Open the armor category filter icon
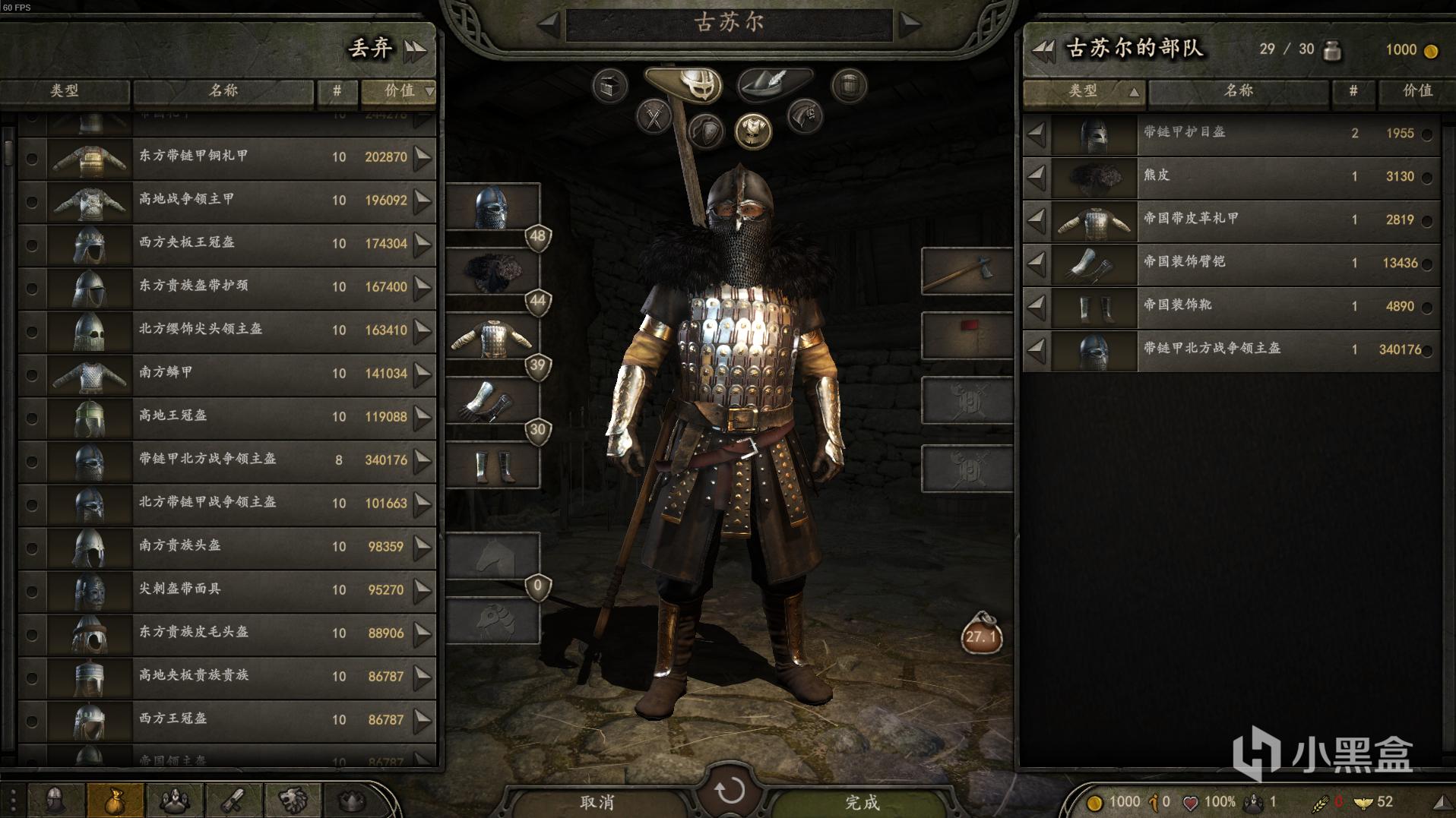Image resolution: width=1456 pixels, height=818 pixels. tap(752, 130)
